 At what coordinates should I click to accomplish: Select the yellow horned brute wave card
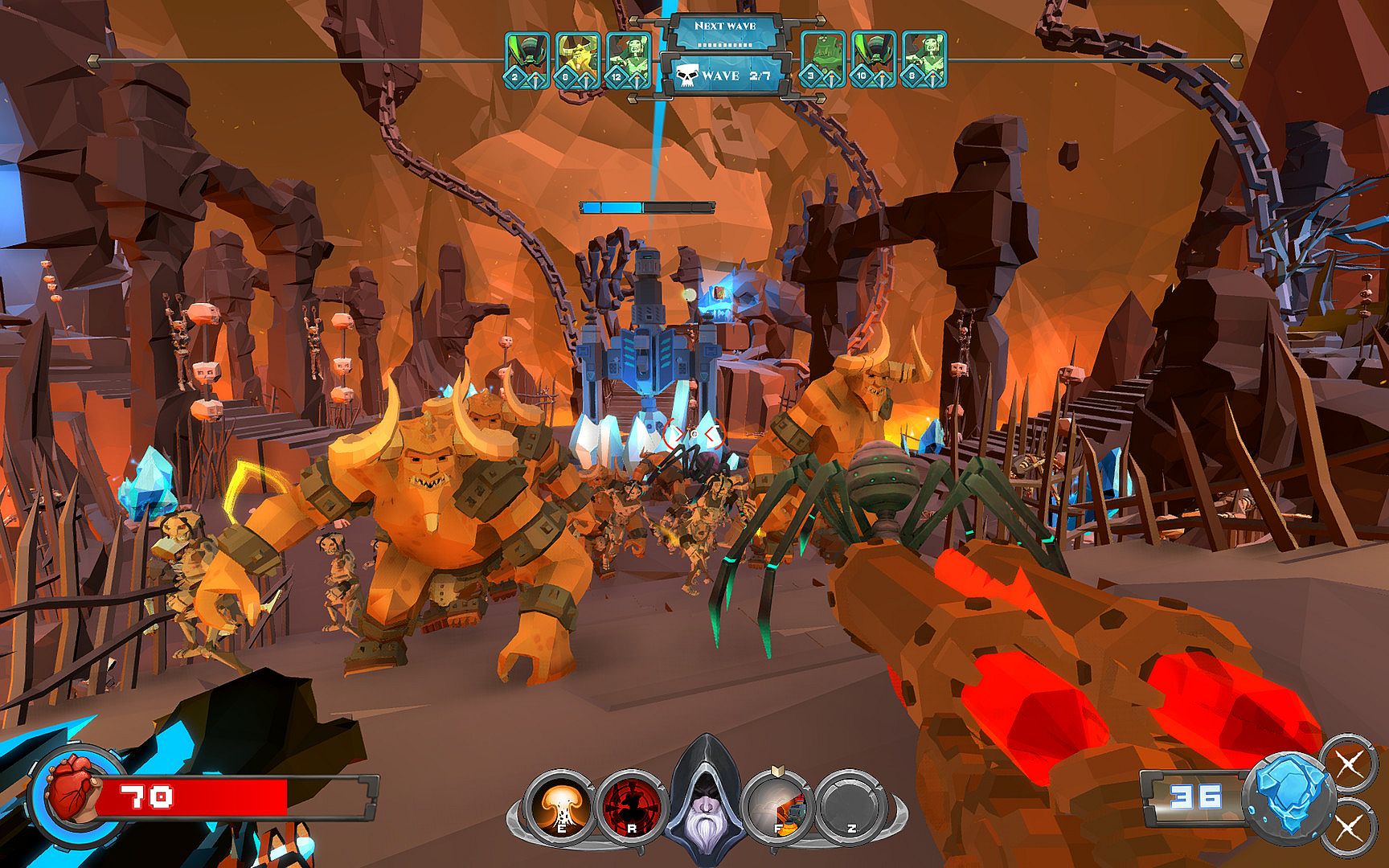577,59
